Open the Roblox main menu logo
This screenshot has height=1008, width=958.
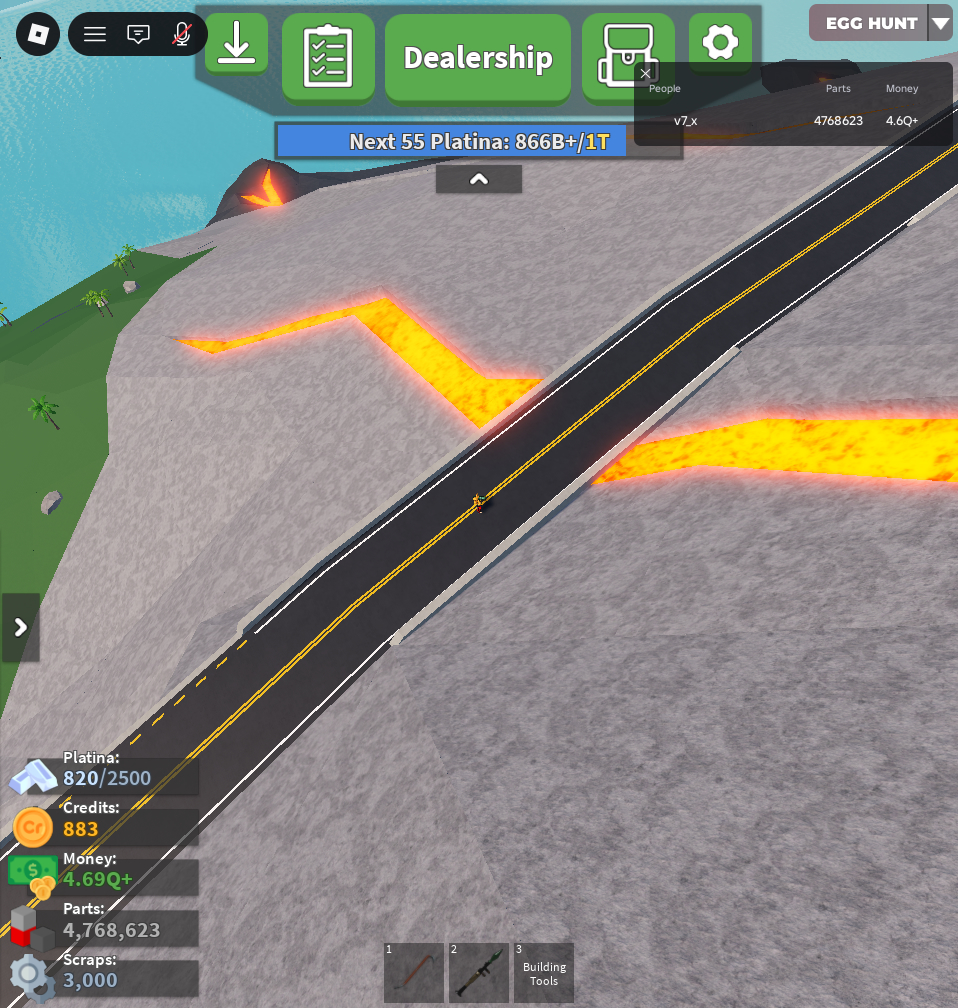[x=38, y=35]
